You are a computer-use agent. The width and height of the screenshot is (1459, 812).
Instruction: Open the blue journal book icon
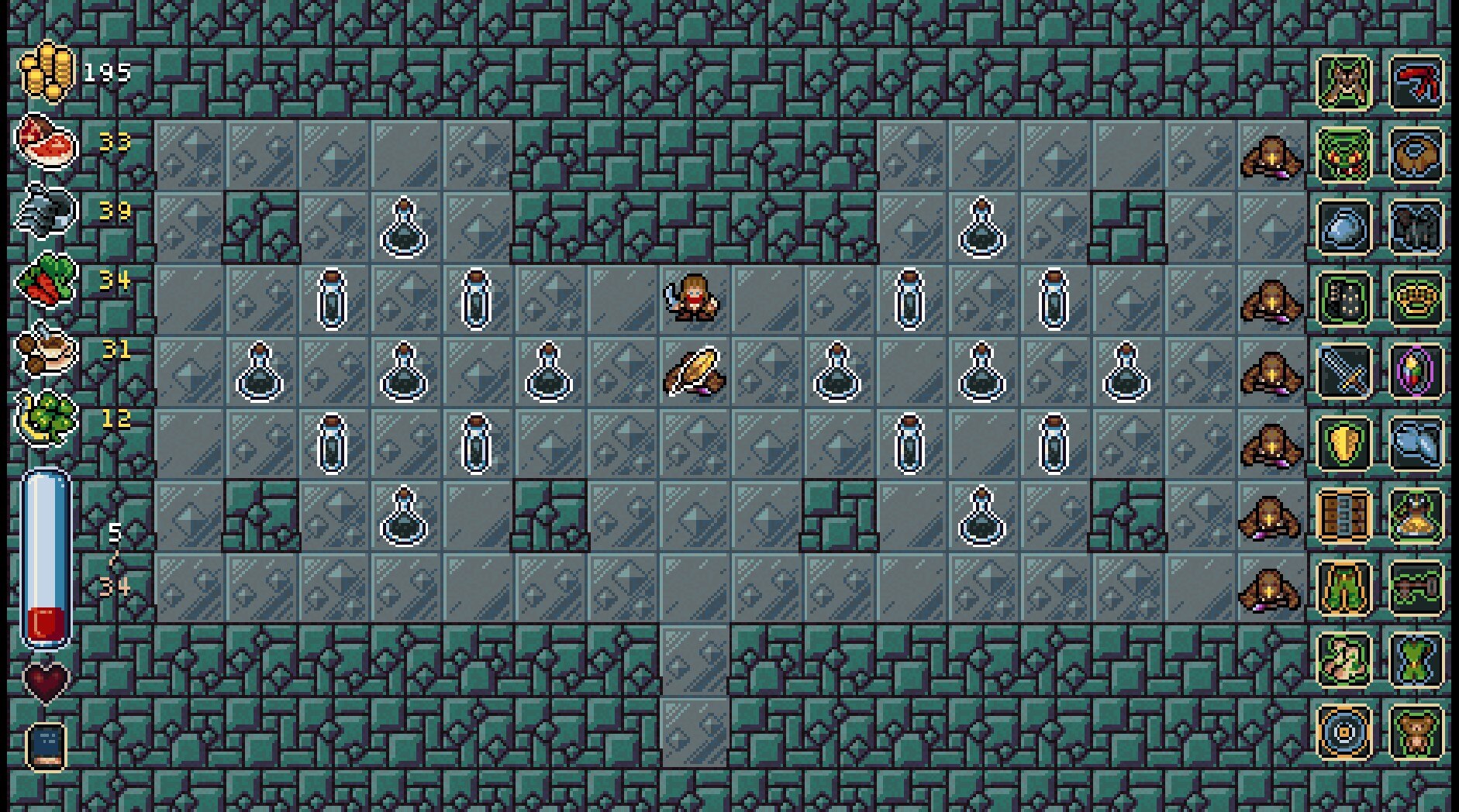pos(46,745)
